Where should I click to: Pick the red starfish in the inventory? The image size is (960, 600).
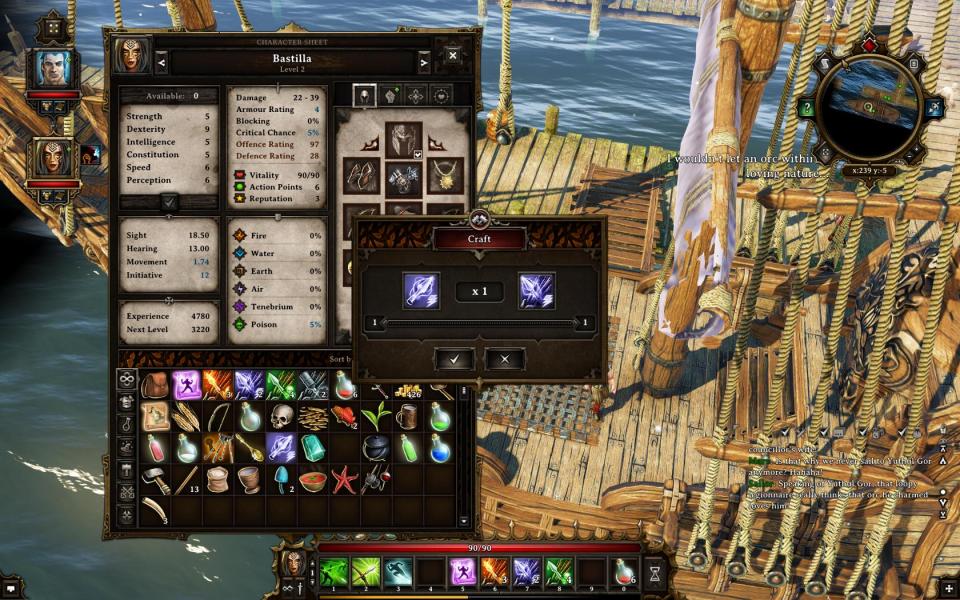[343, 478]
